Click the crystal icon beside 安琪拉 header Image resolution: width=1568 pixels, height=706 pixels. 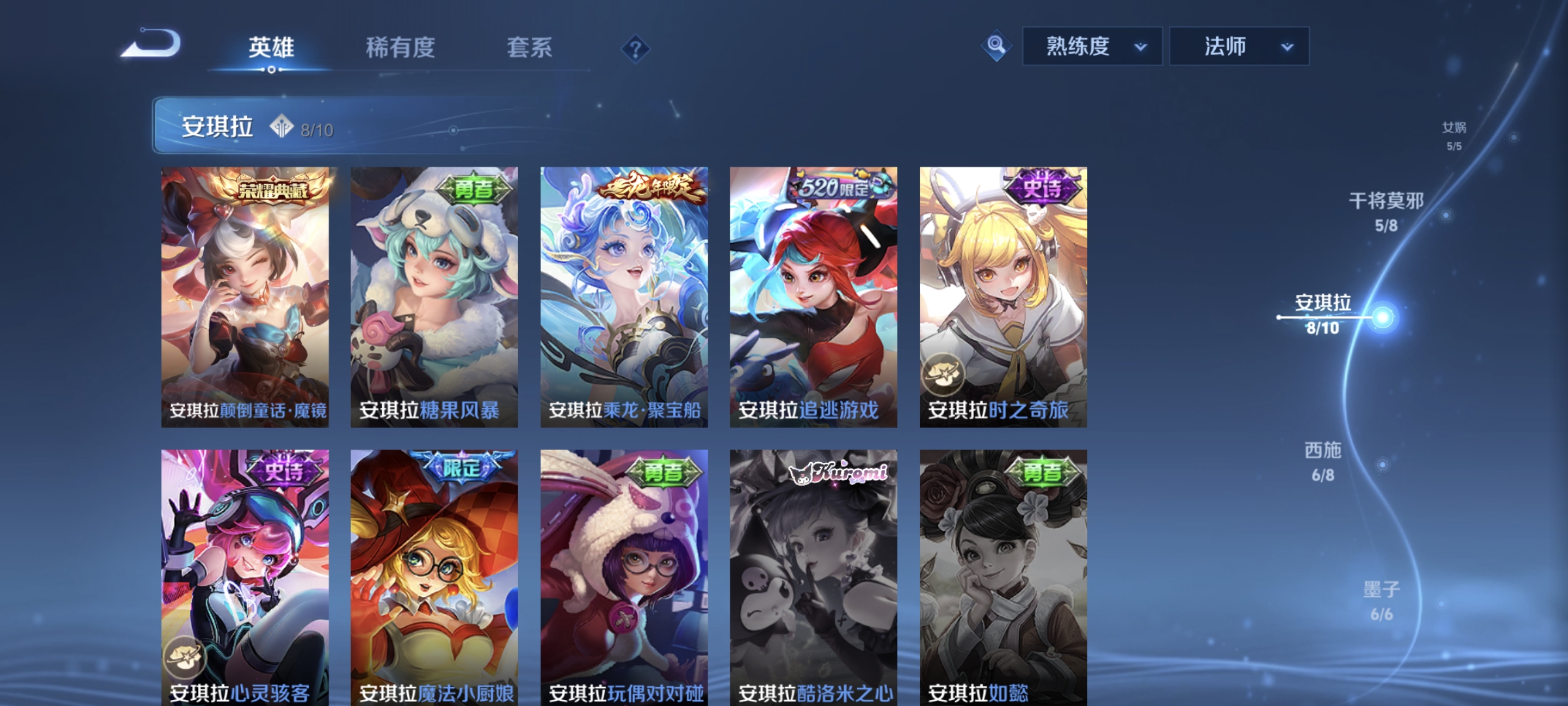[281, 126]
